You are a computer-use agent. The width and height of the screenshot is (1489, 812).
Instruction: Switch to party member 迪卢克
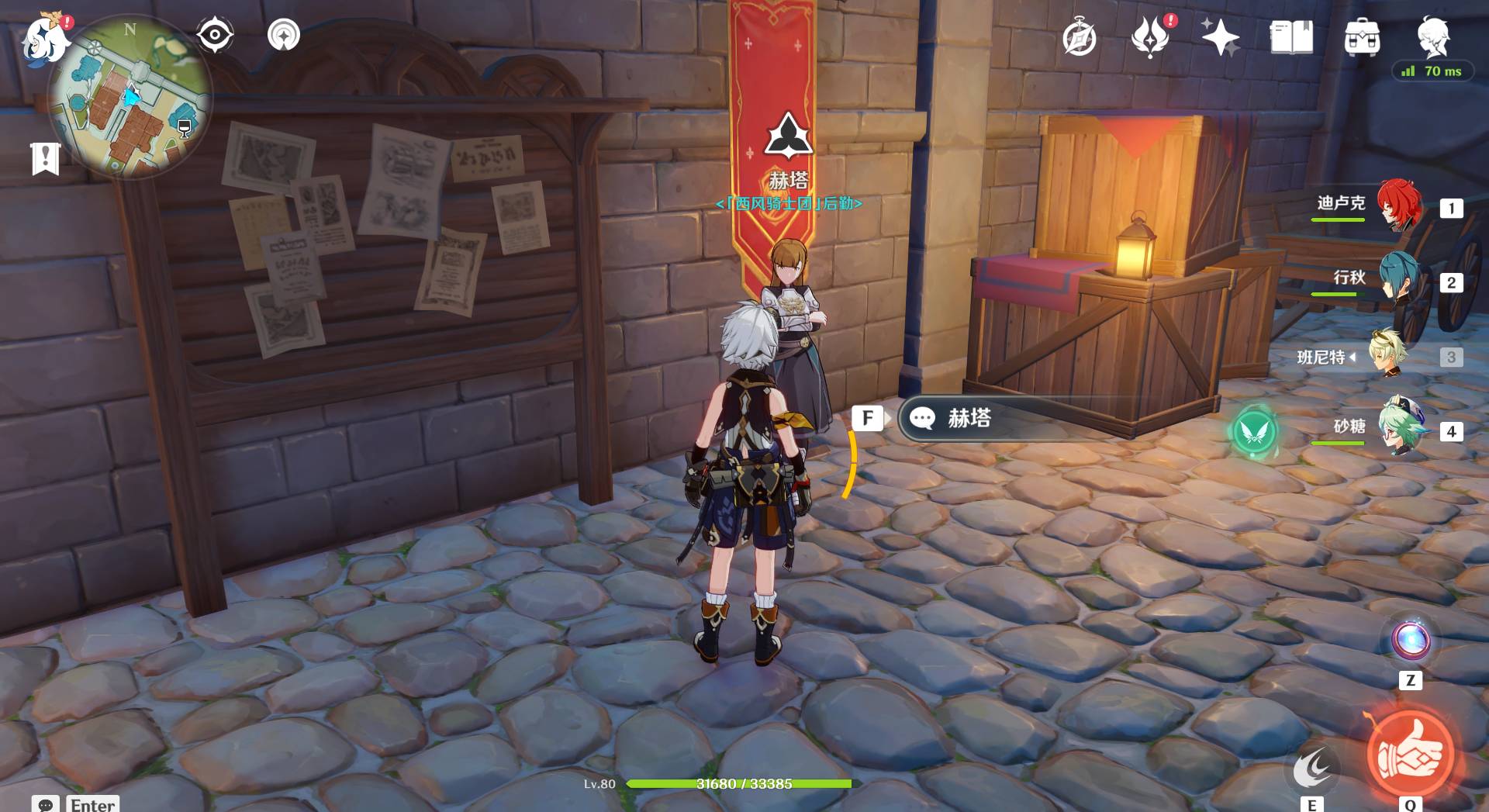click(x=1399, y=206)
